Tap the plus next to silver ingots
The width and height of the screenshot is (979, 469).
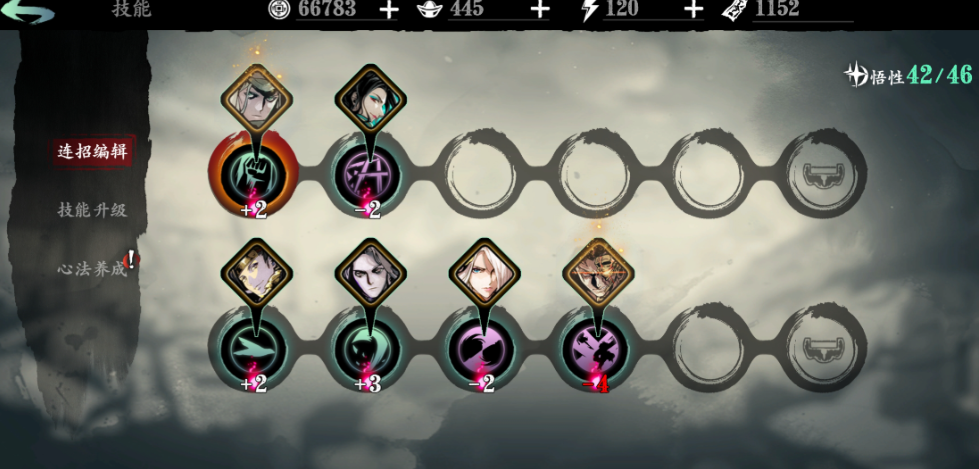(539, 10)
